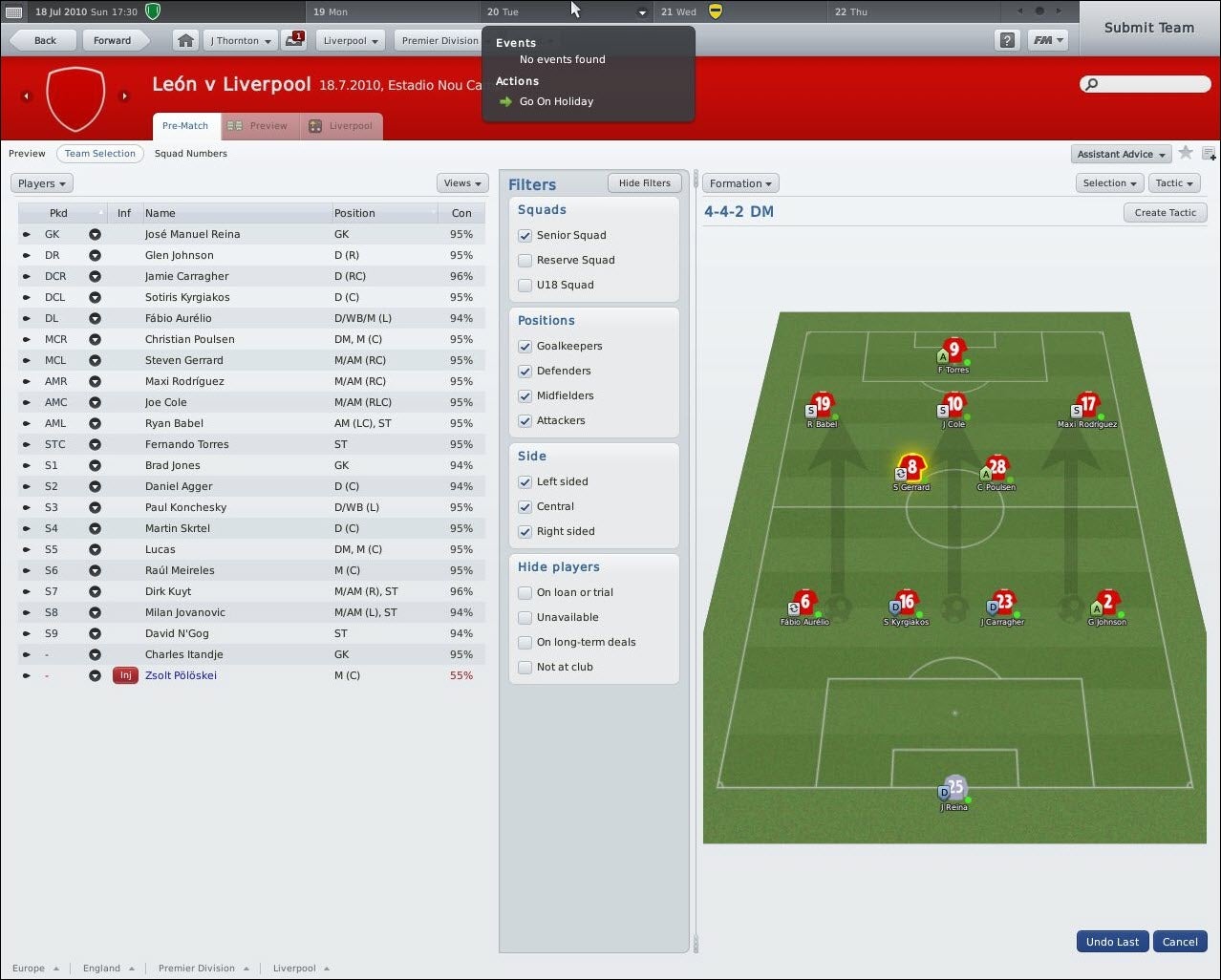This screenshot has width=1221, height=980.
Task: Hide the filters panel
Action: (x=644, y=183)
